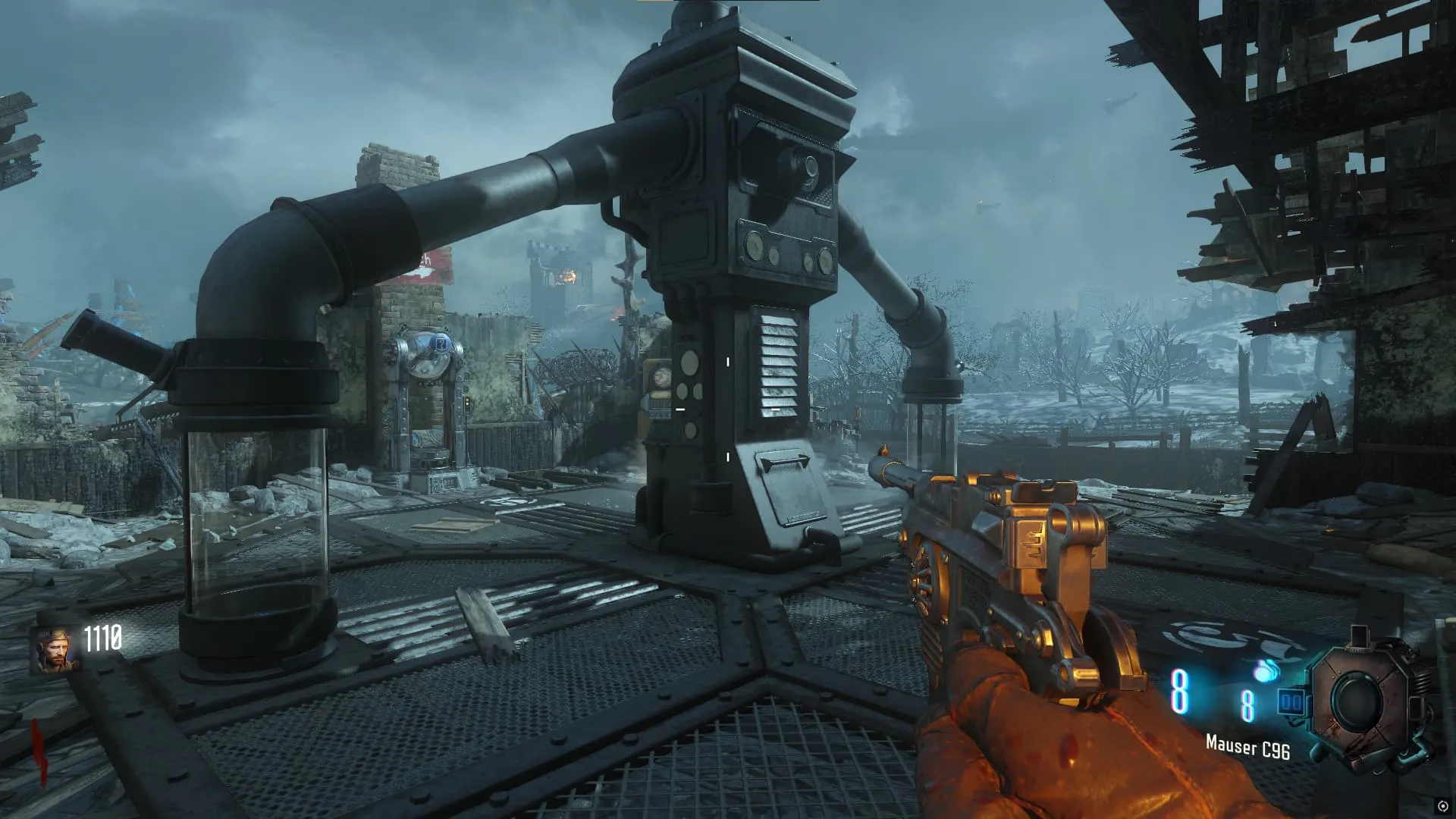Select the Mauser C96 weapon label
1456x819 pixels.
(1247, 747)
